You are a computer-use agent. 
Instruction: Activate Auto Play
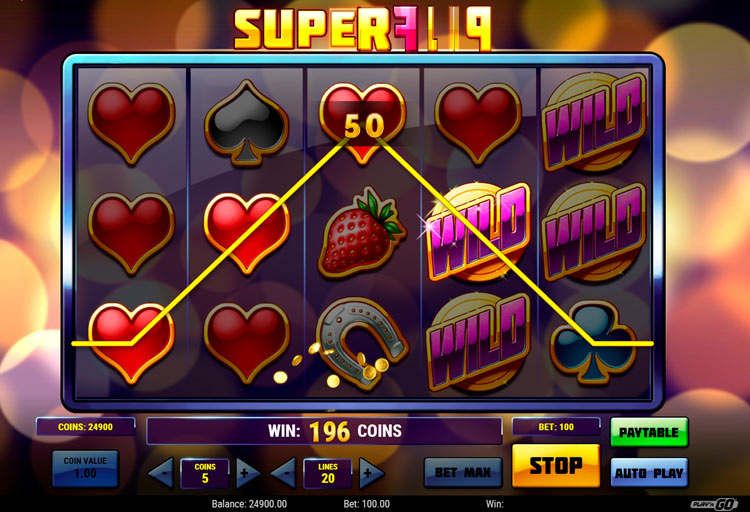pos(649,472)
